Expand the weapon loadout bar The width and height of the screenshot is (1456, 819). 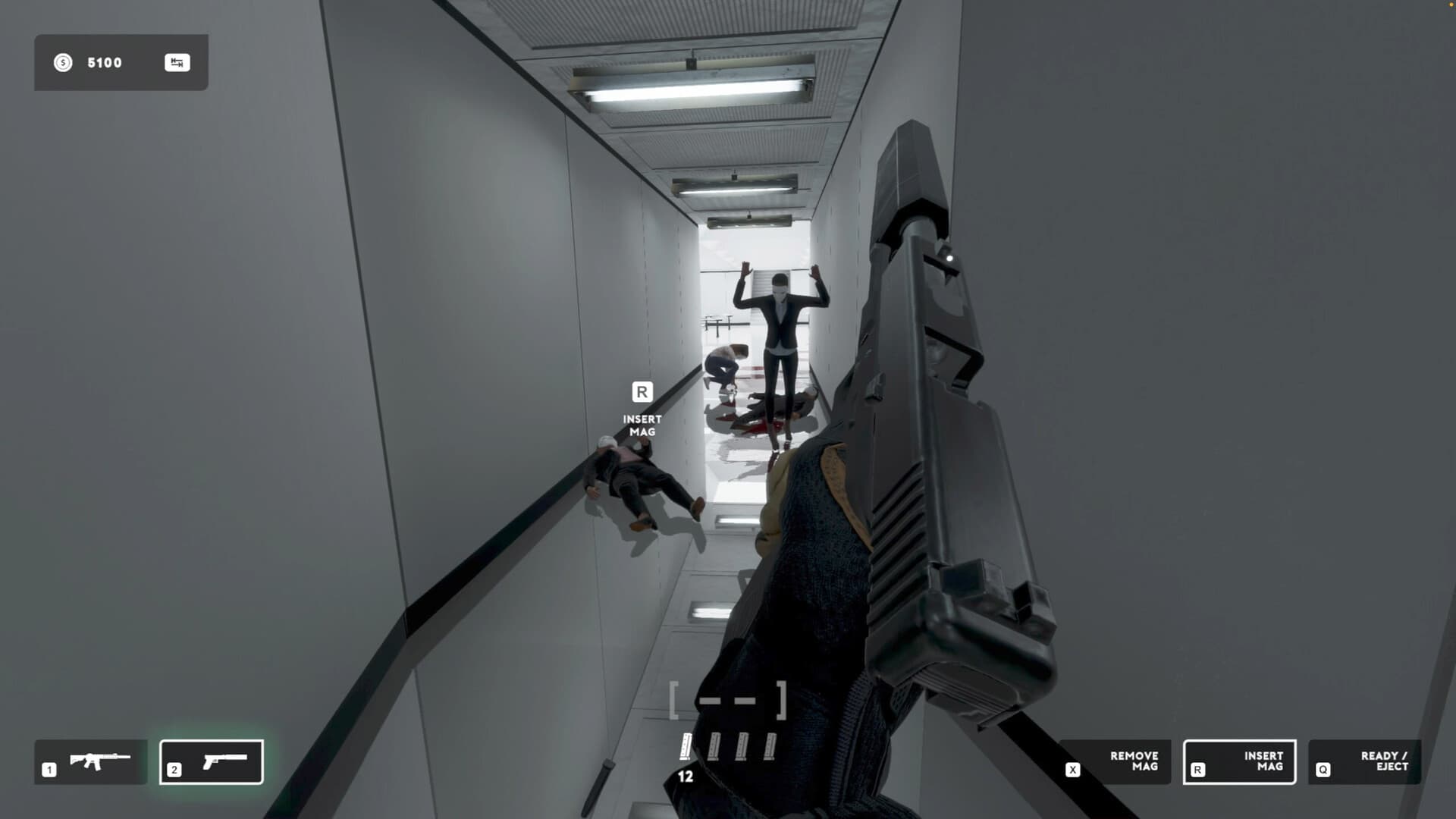pos(152,761)
